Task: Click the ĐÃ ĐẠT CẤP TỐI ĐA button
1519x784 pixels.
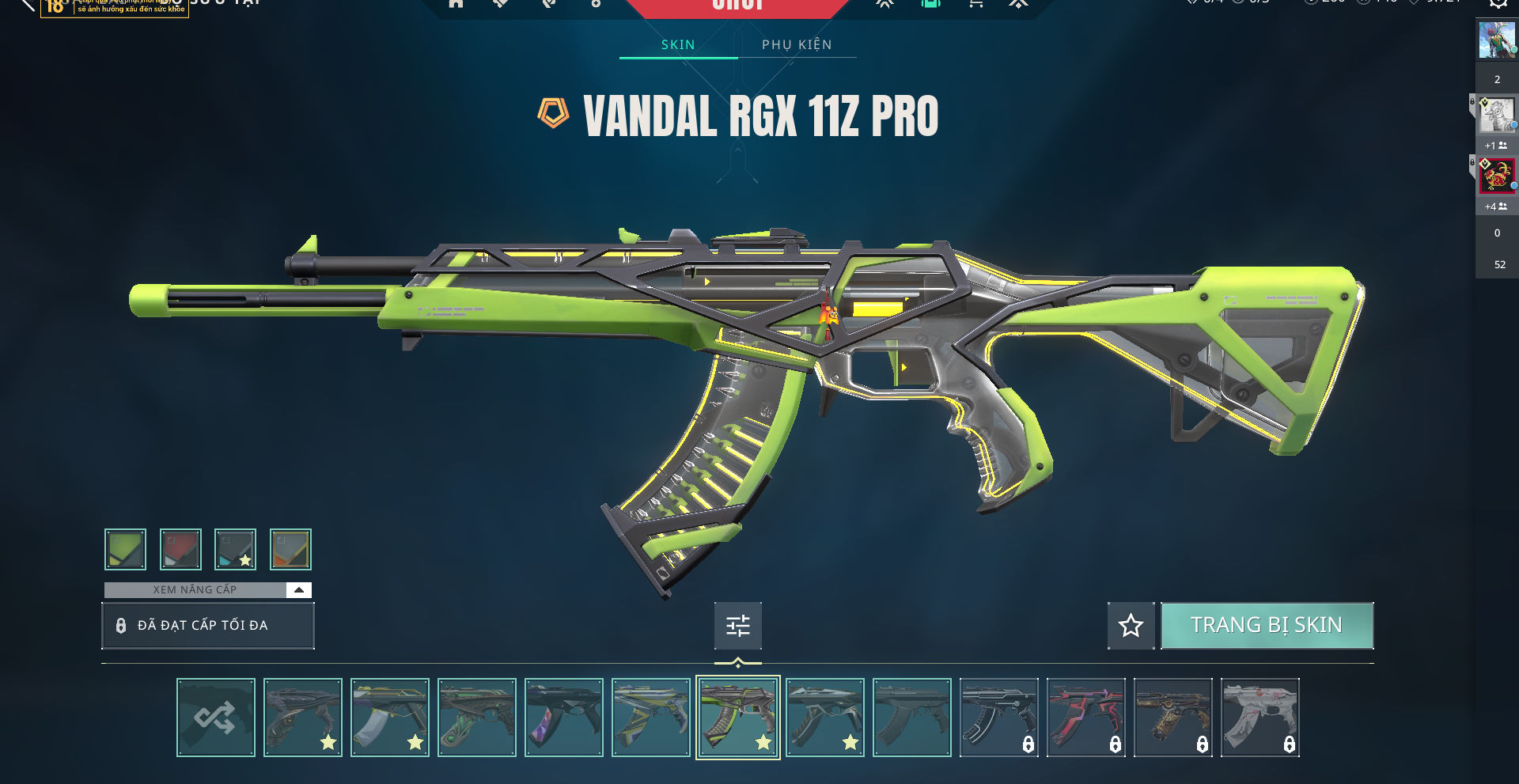Action: point(208,626)
